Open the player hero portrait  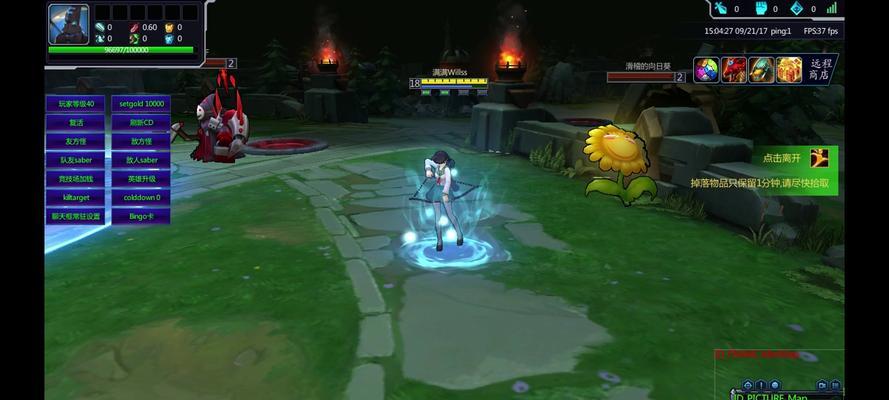click(68, 24)
